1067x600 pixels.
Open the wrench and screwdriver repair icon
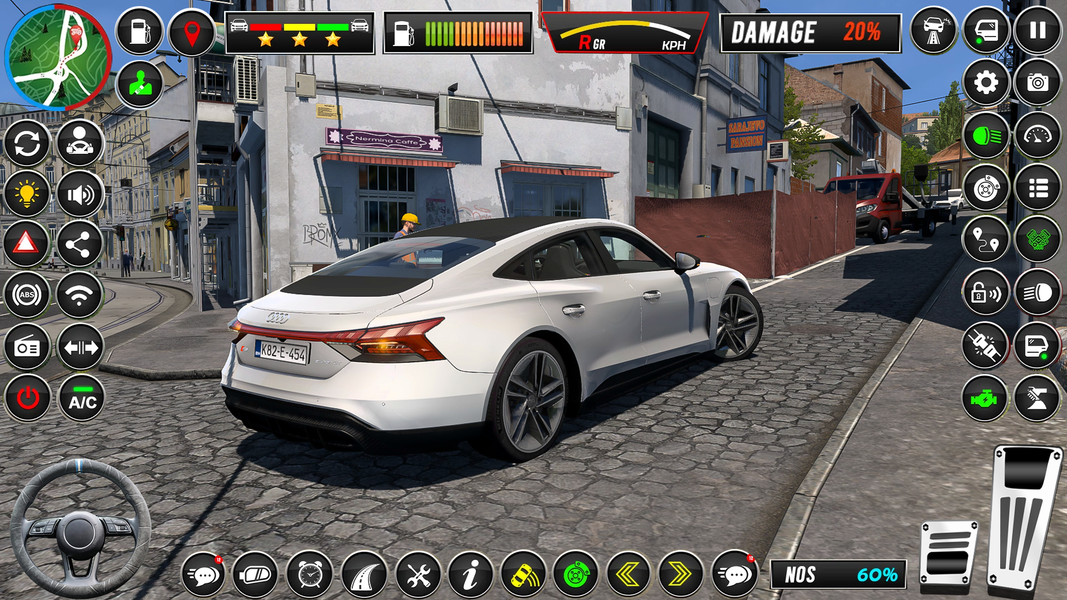[x=417, y=574]
